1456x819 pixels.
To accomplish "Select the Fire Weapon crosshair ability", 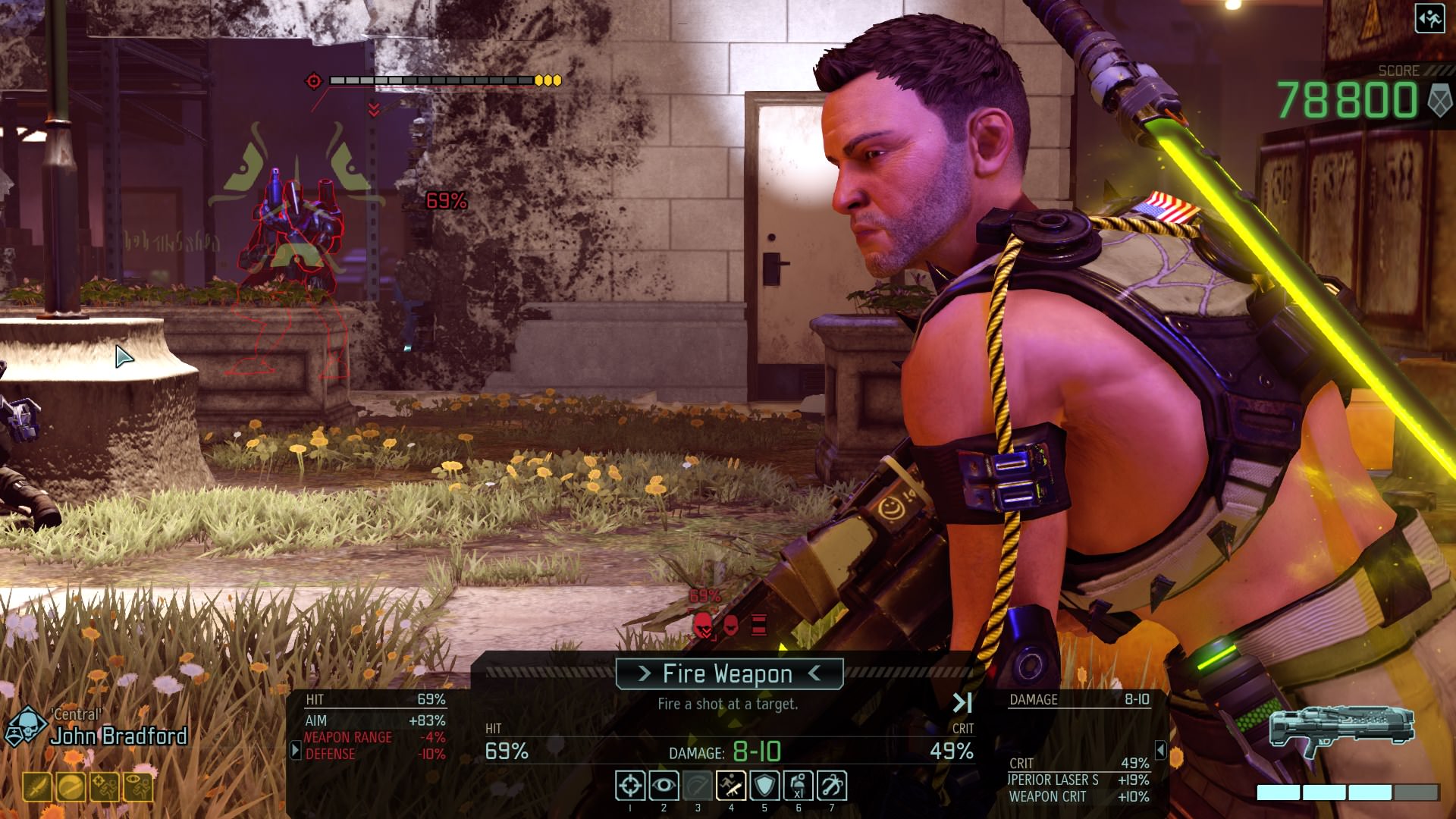I will (x=630, y=786).
